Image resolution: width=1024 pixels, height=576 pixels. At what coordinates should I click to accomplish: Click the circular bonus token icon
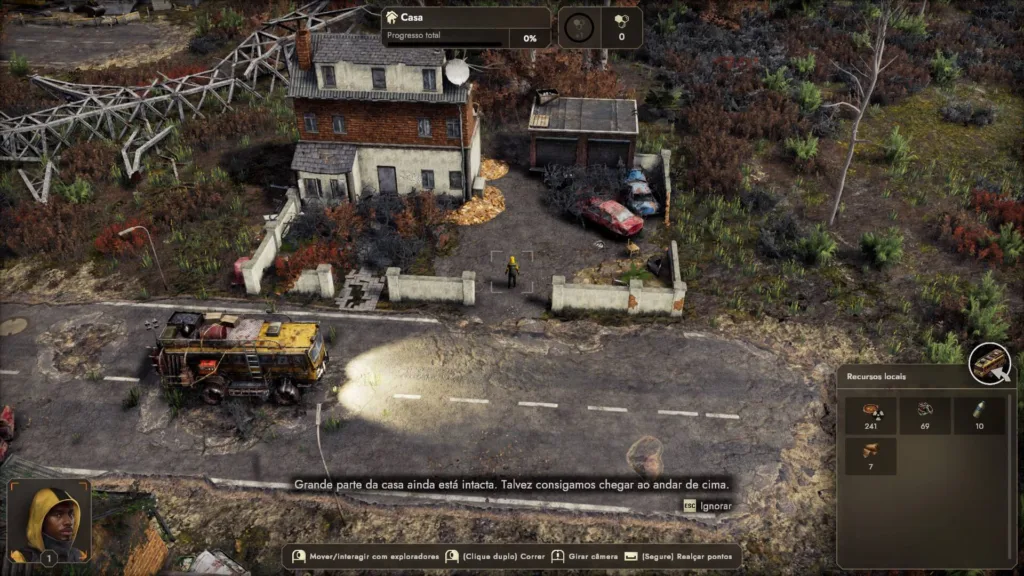(579, 27)
